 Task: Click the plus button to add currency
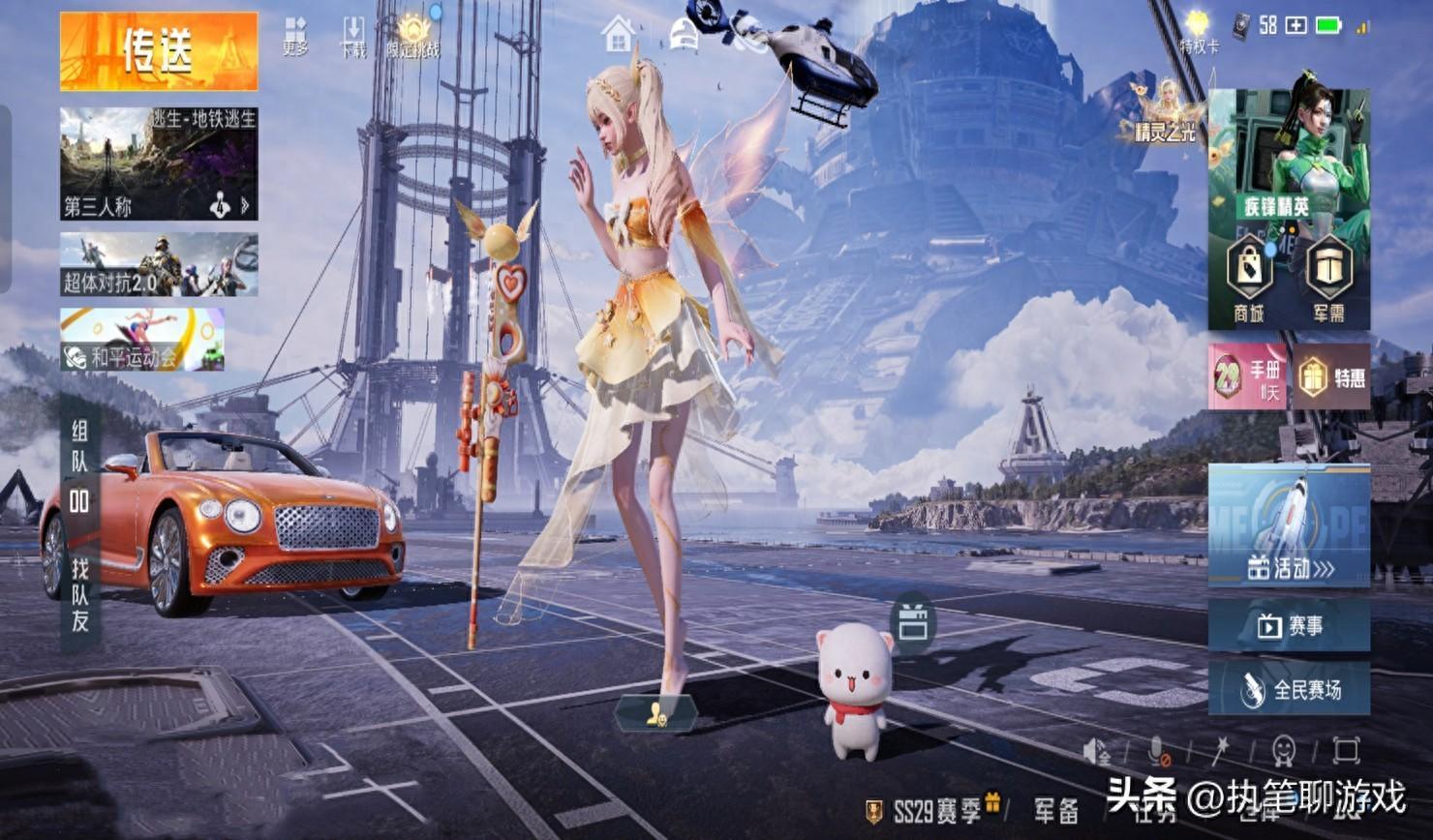point(1296,26)
